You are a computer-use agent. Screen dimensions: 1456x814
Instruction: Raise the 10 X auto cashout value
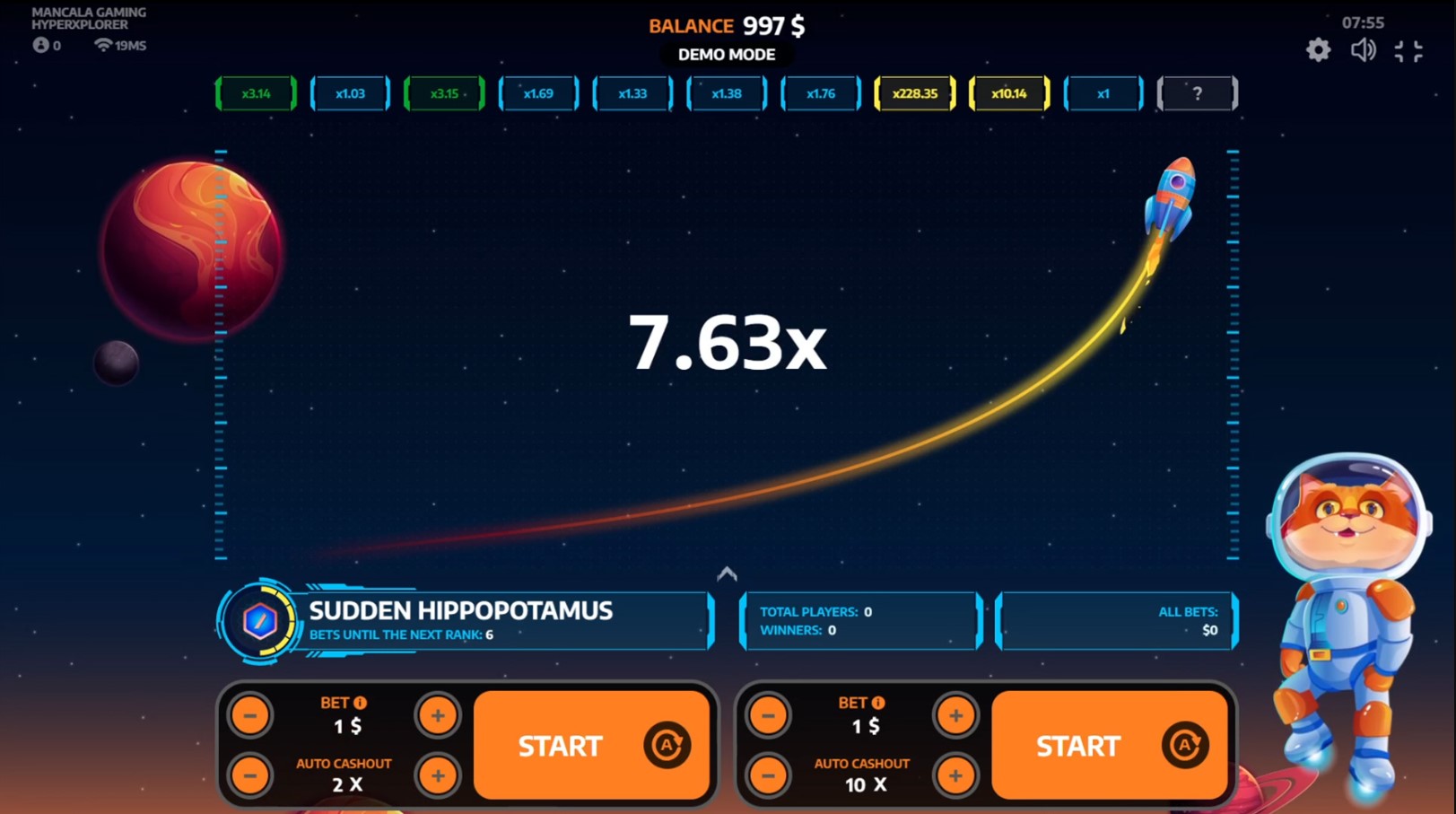[955, 775]
